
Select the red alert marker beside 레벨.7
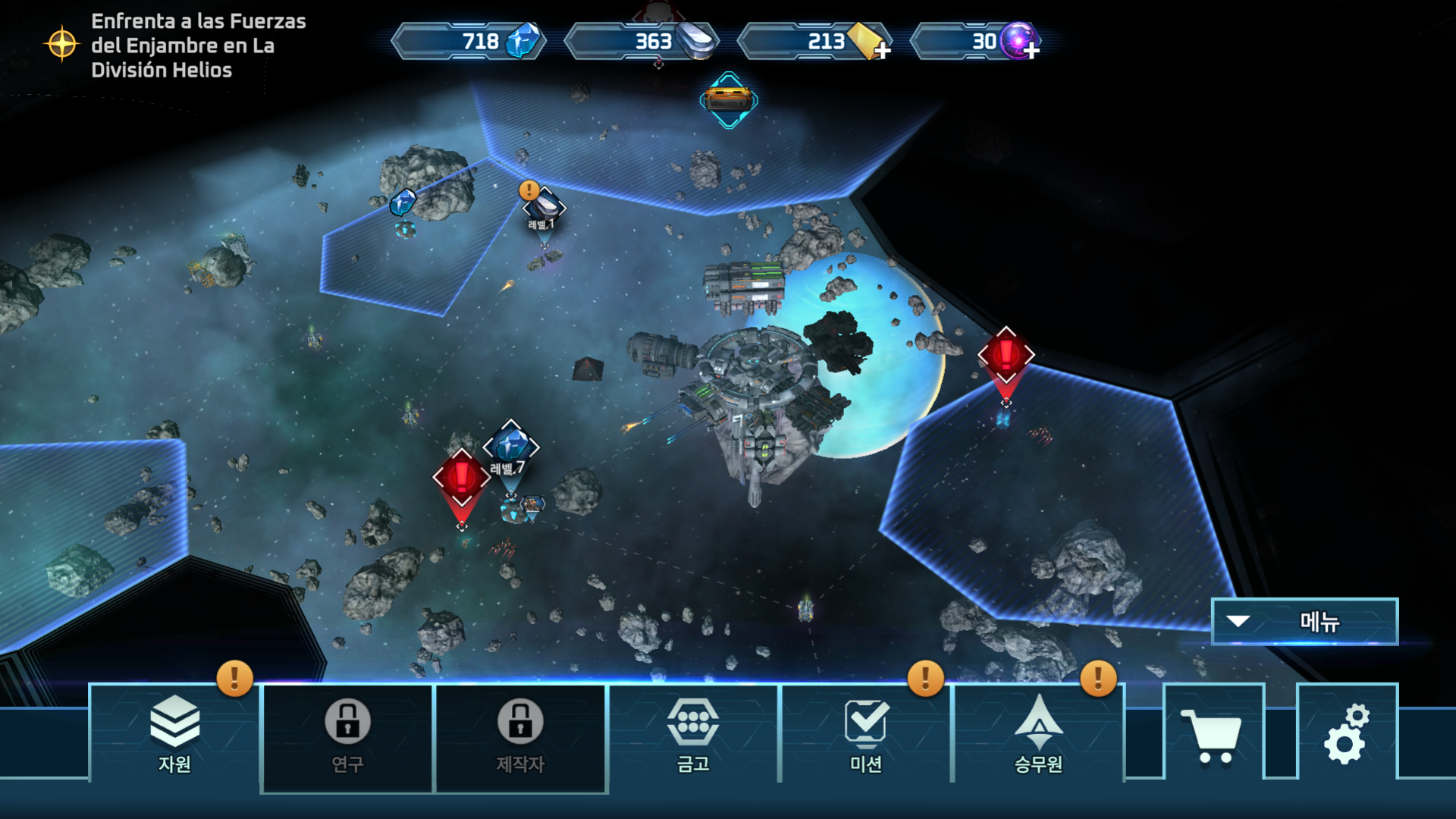coord(461,478)
